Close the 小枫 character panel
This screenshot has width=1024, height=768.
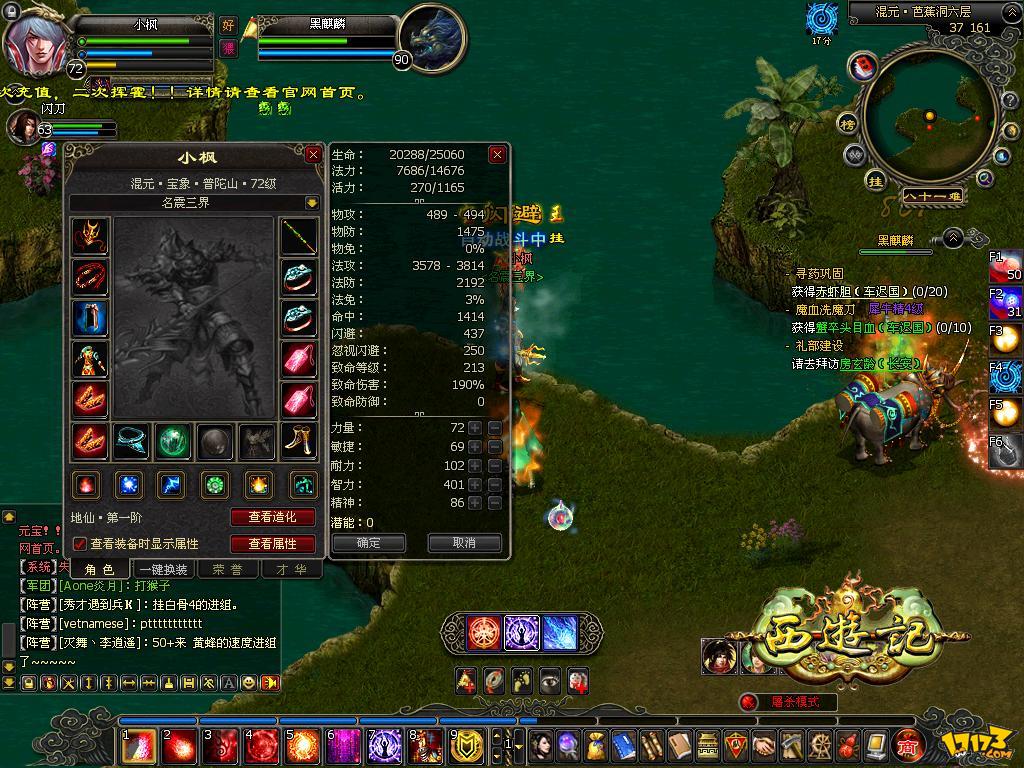coord(313,155)
